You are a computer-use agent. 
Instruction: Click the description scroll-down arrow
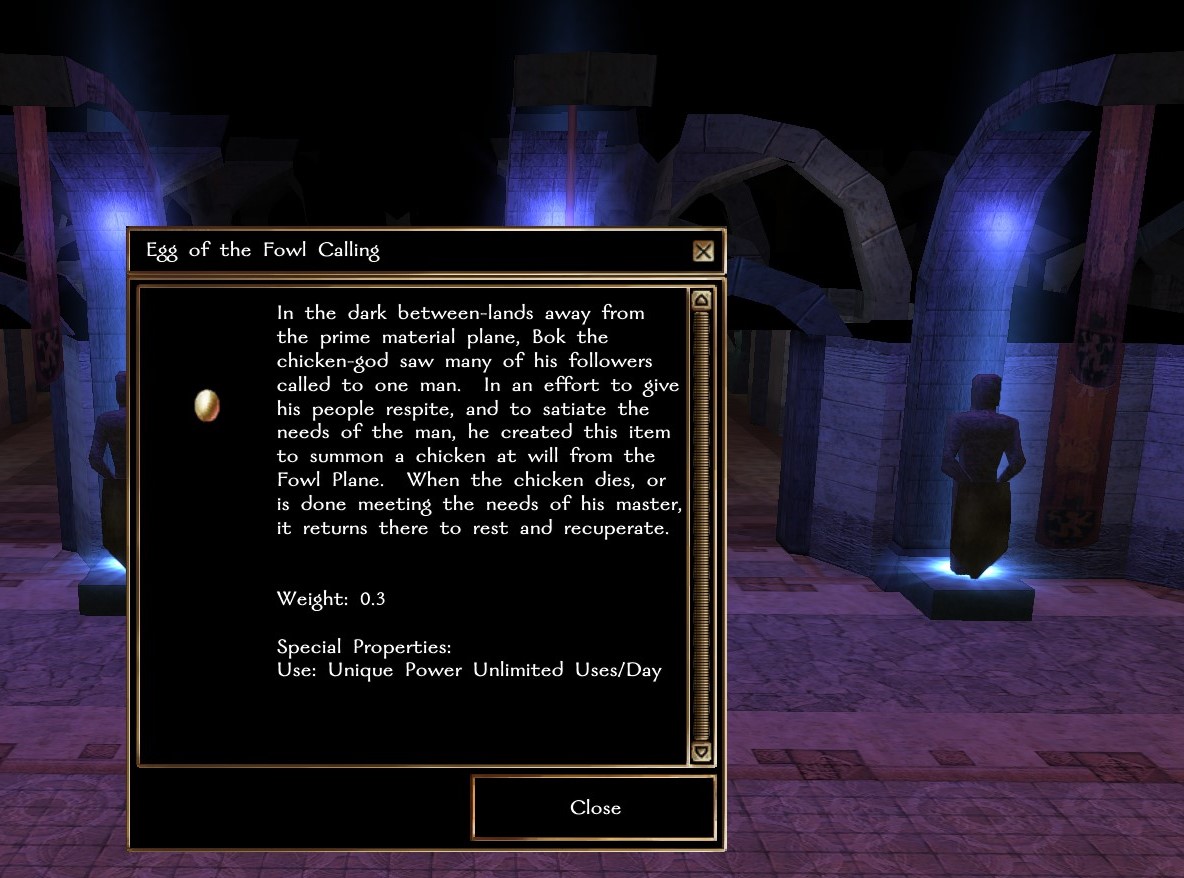coord(701,752)
